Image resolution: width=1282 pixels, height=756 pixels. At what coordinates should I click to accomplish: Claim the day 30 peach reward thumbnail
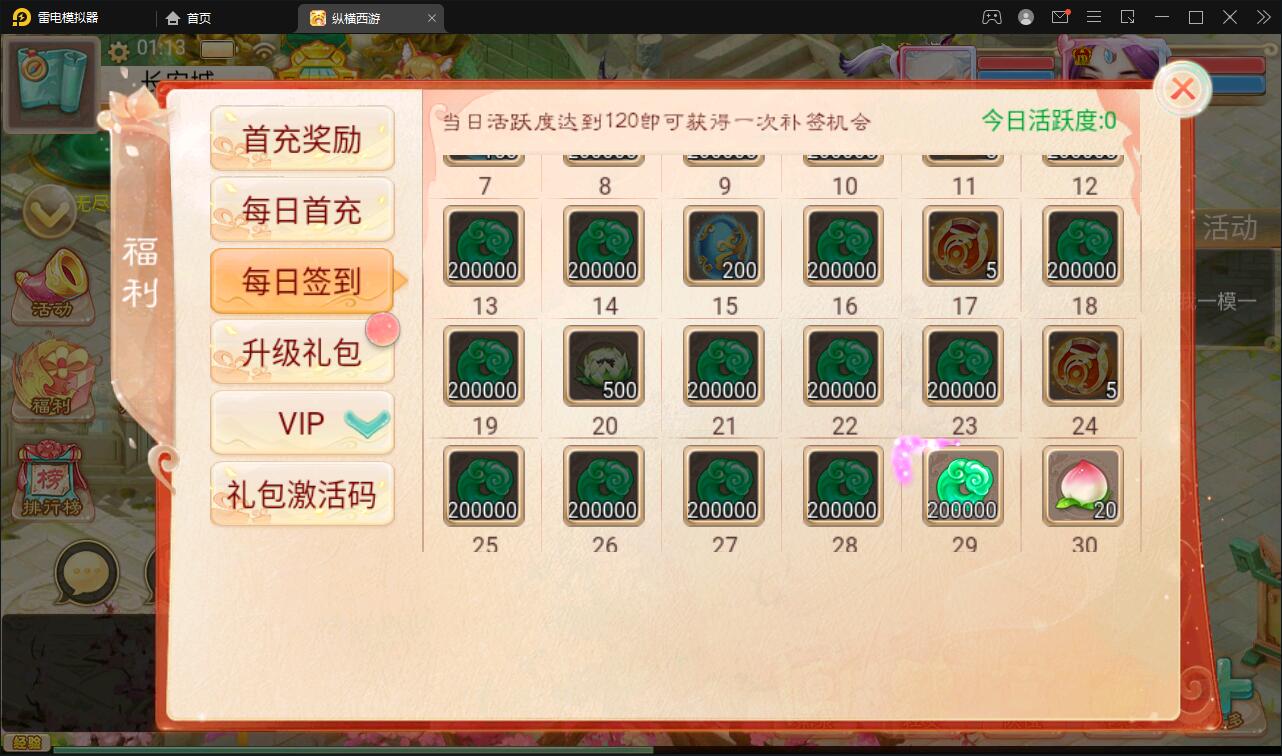(x=1081, y=487)
